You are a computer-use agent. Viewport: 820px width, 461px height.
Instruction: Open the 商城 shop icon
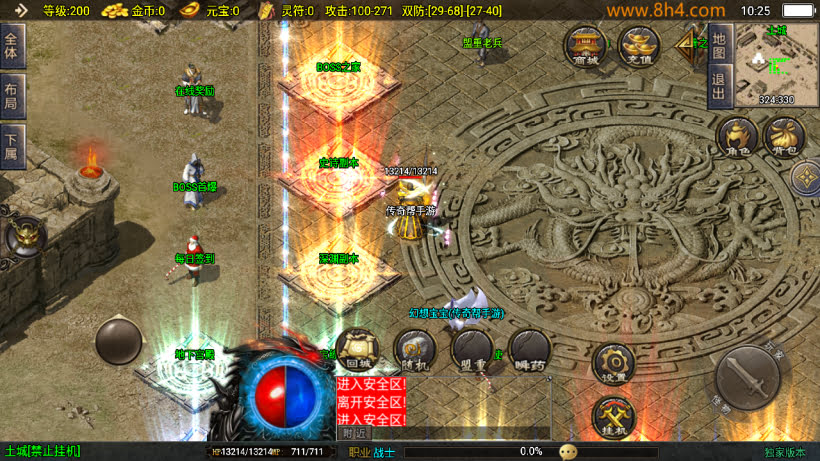click(x=586, y=45)
